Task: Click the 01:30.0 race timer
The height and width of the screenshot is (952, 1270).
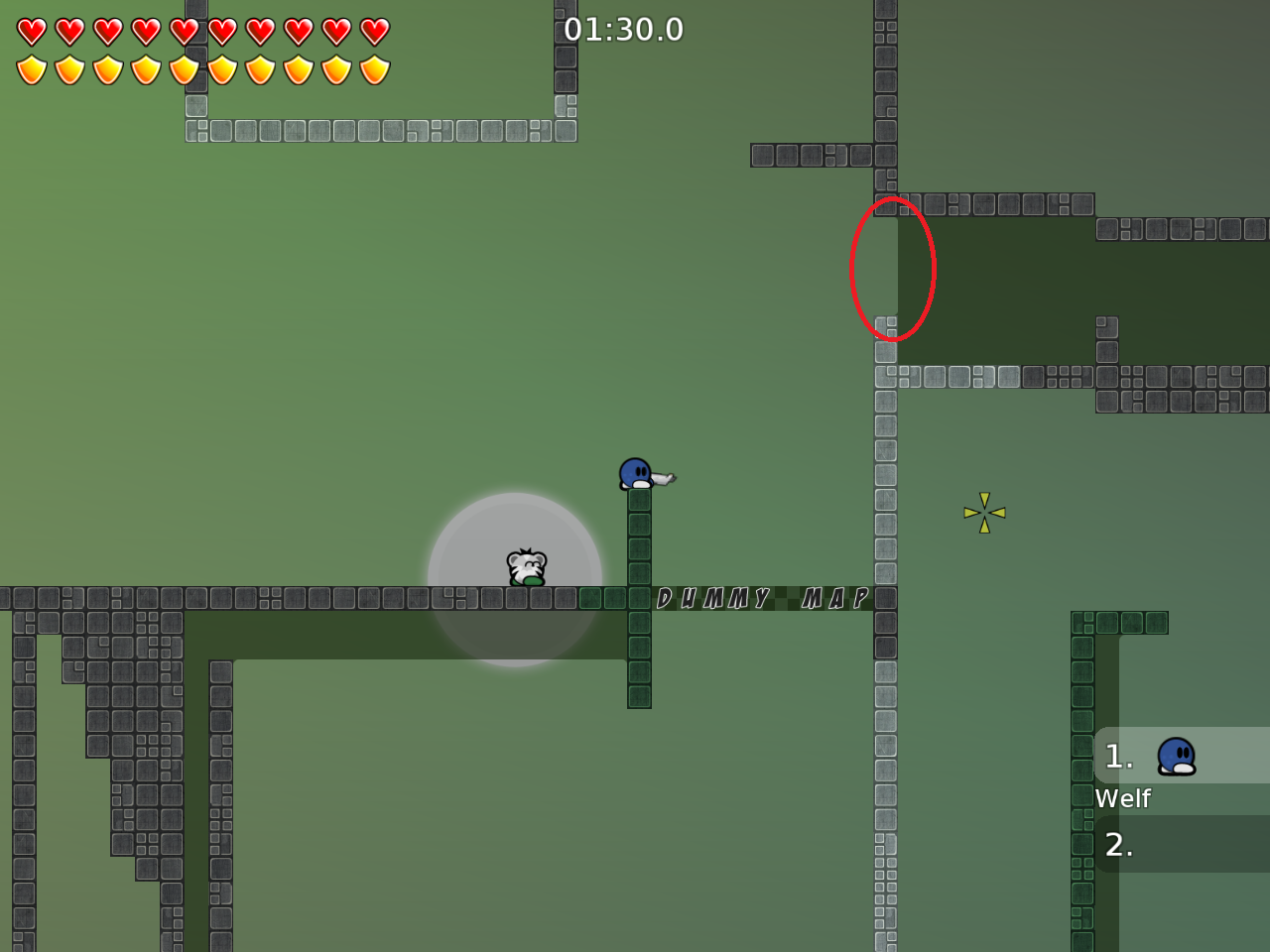Action: click(x=623, y=30)
